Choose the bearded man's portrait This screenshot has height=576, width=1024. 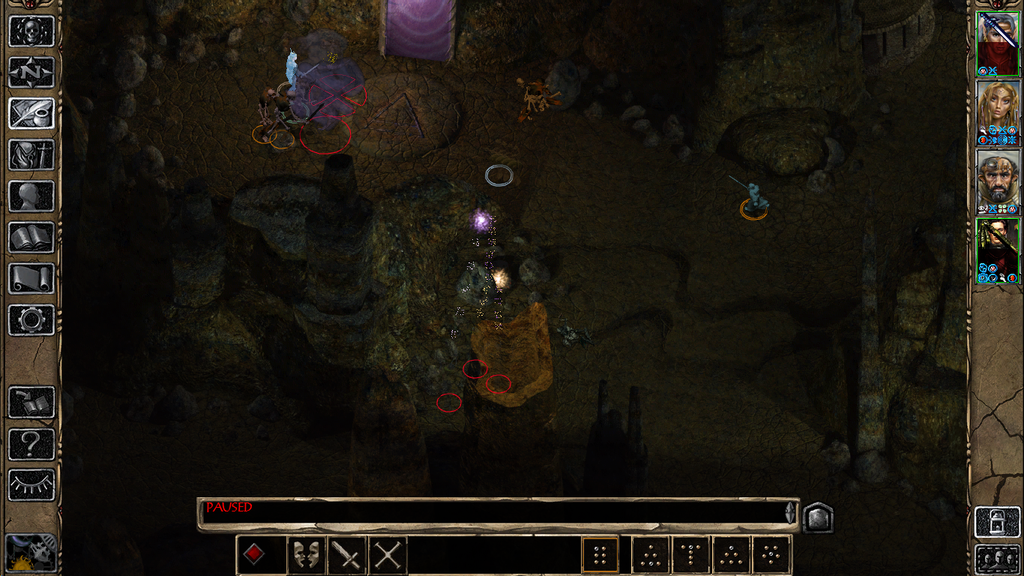point(998,182)
